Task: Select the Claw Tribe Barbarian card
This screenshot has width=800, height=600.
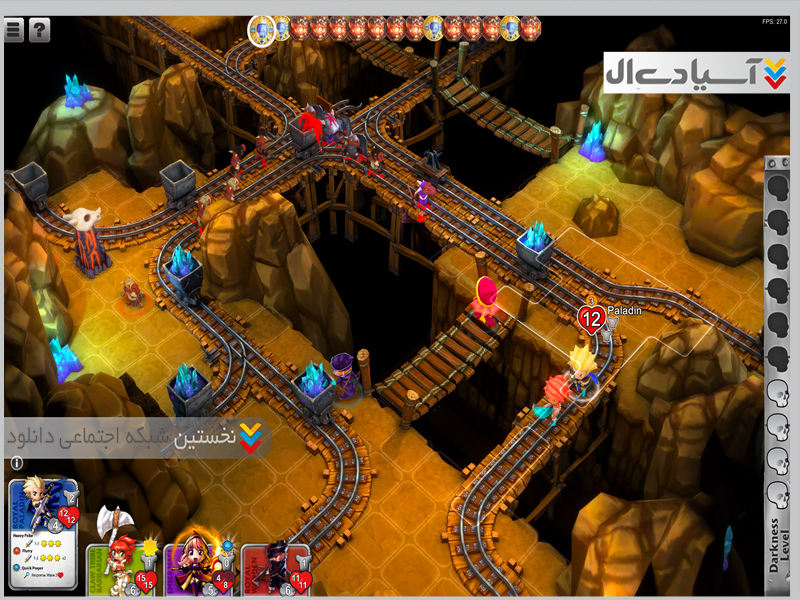Action: 124,562
